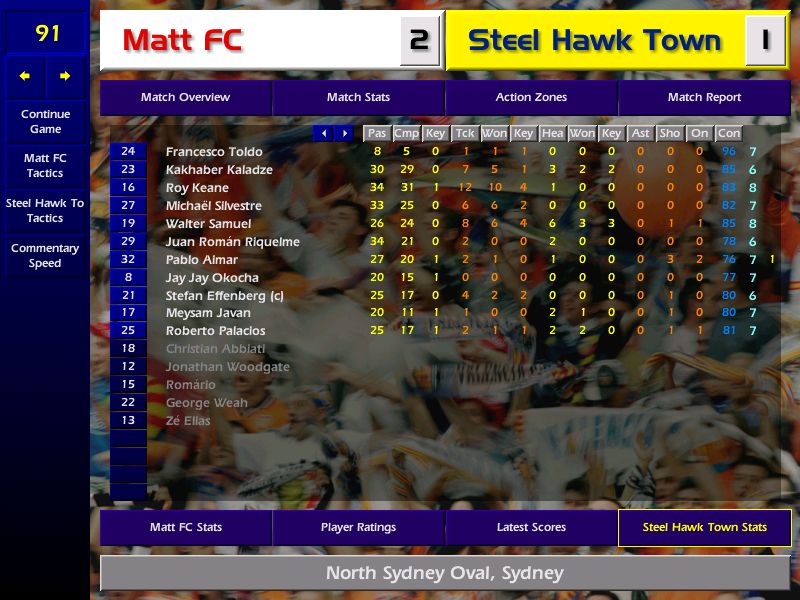
Task: Select substitute Romário
Action: click(x=191, y=385)
